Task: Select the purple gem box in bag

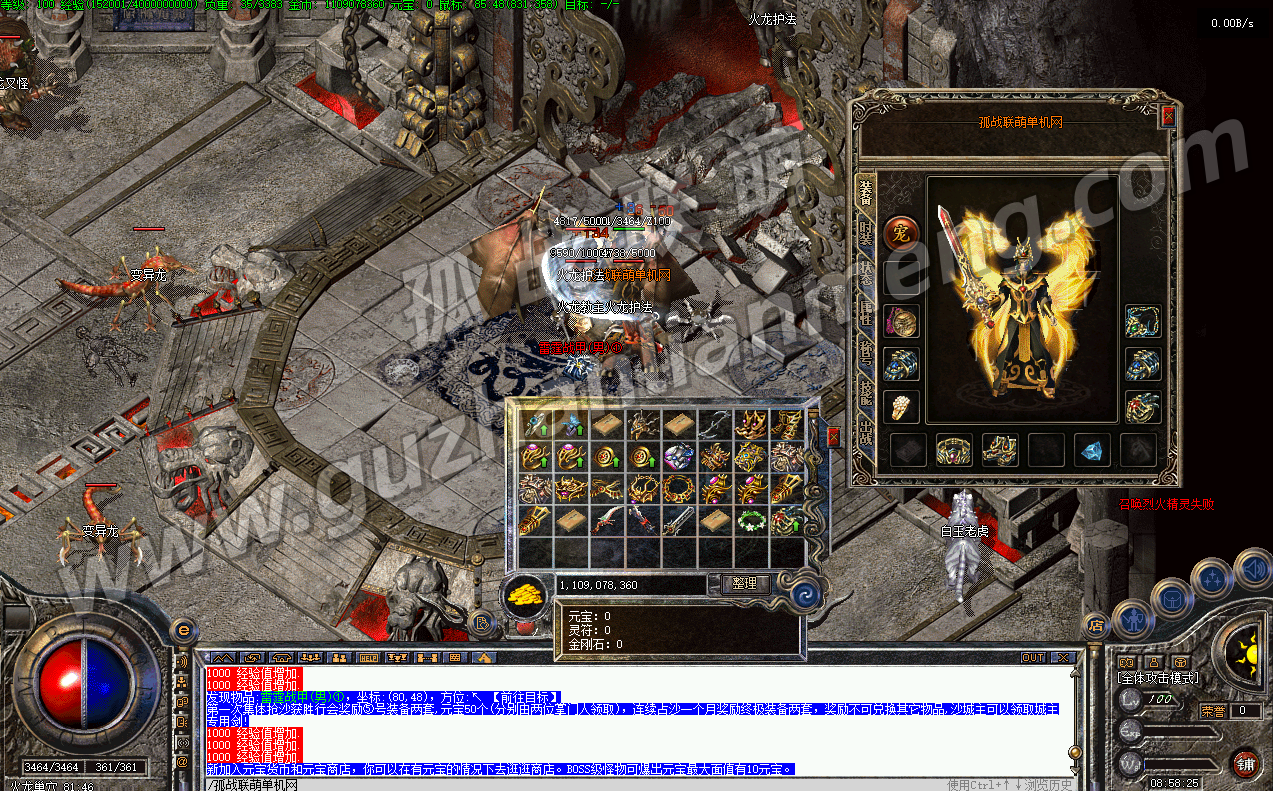Action: [x=679, y=458]
